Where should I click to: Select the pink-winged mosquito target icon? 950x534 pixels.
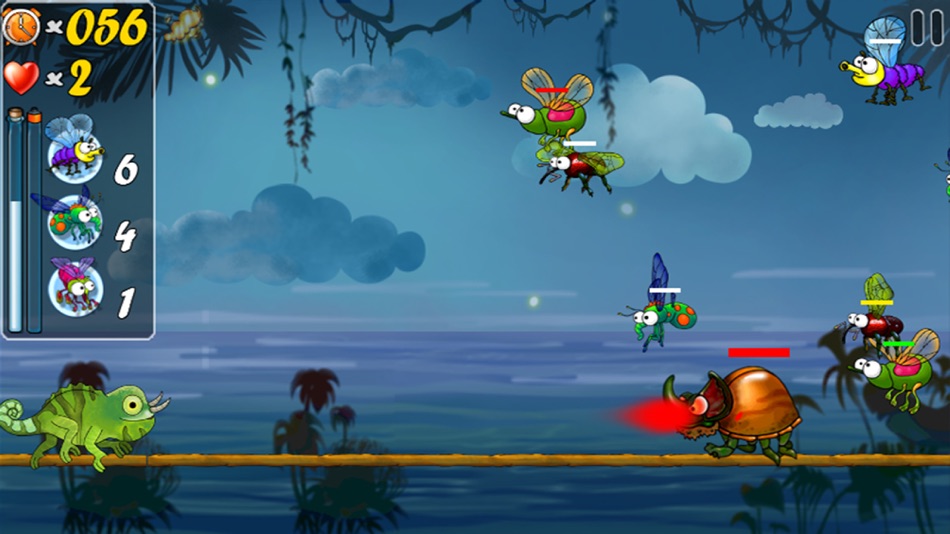(75, 289)
